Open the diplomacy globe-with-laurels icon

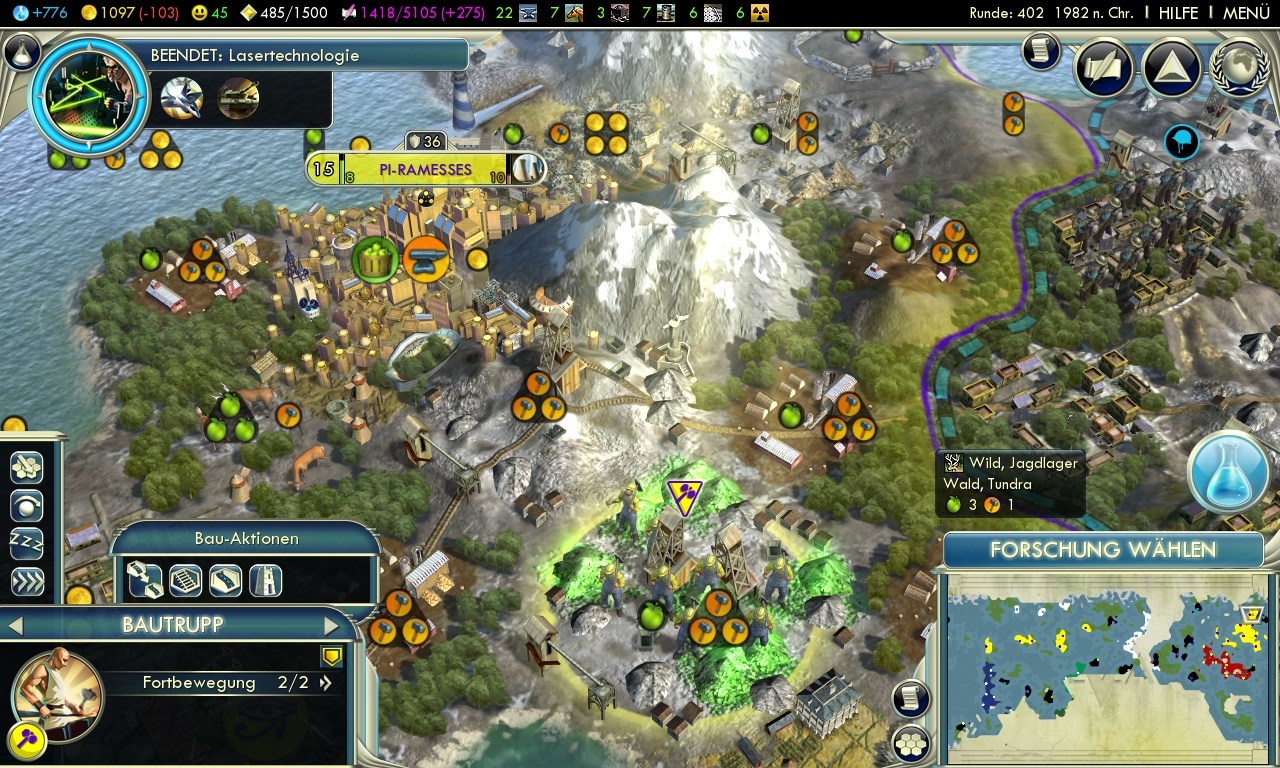coord(1238,69)
